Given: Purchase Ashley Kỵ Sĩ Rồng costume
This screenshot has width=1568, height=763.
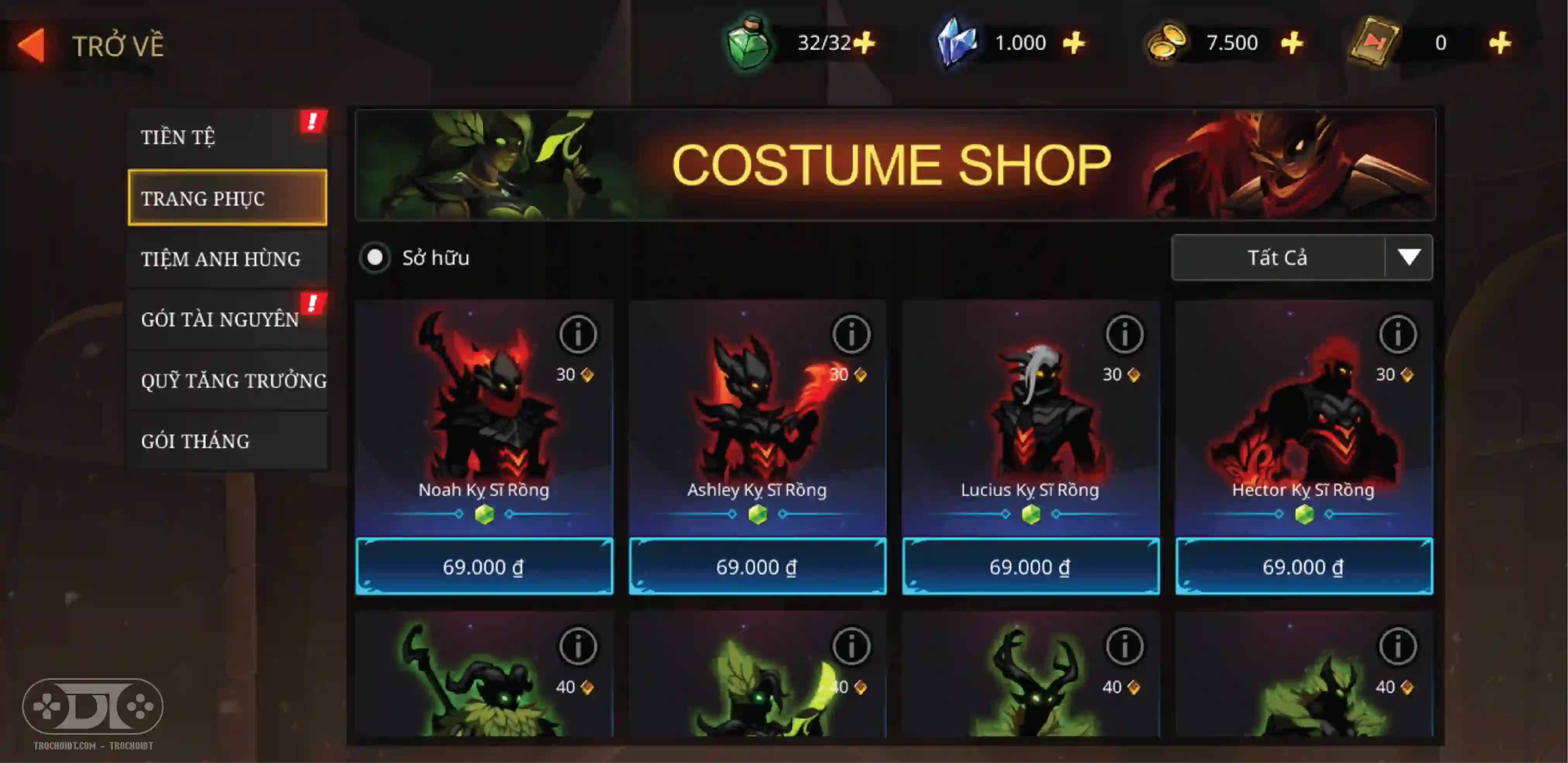Looking at the screenshot, I should (757, 566).
